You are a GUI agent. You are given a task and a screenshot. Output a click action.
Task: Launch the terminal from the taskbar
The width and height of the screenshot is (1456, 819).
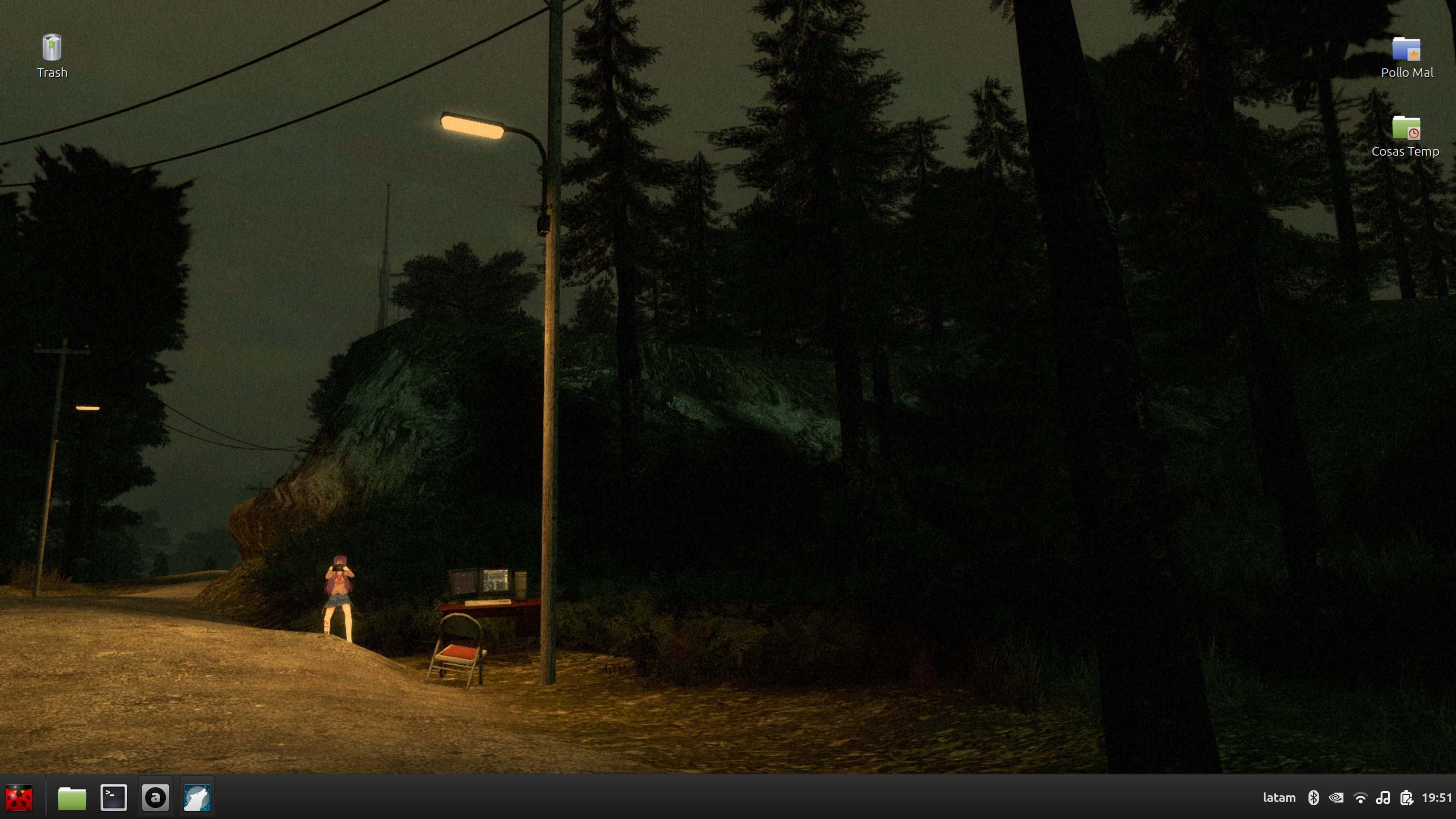coord(113,798)
